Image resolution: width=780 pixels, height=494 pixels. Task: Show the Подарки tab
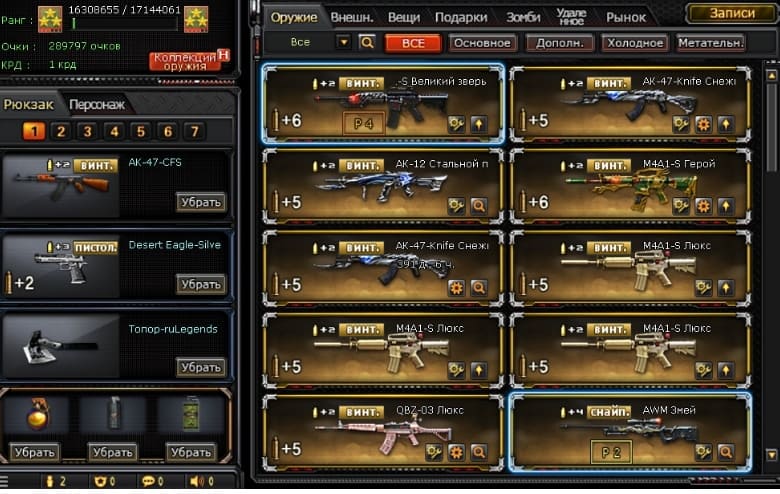461,17
